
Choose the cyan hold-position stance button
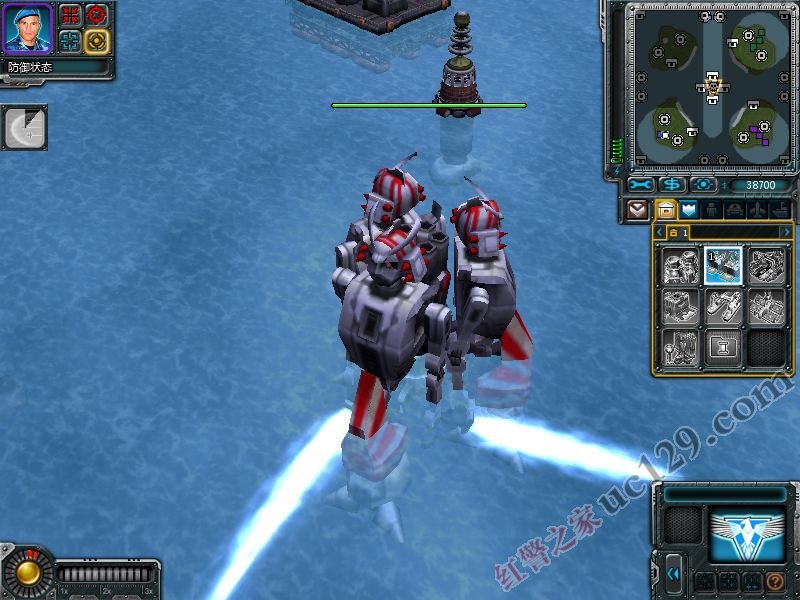coord(70,40)
